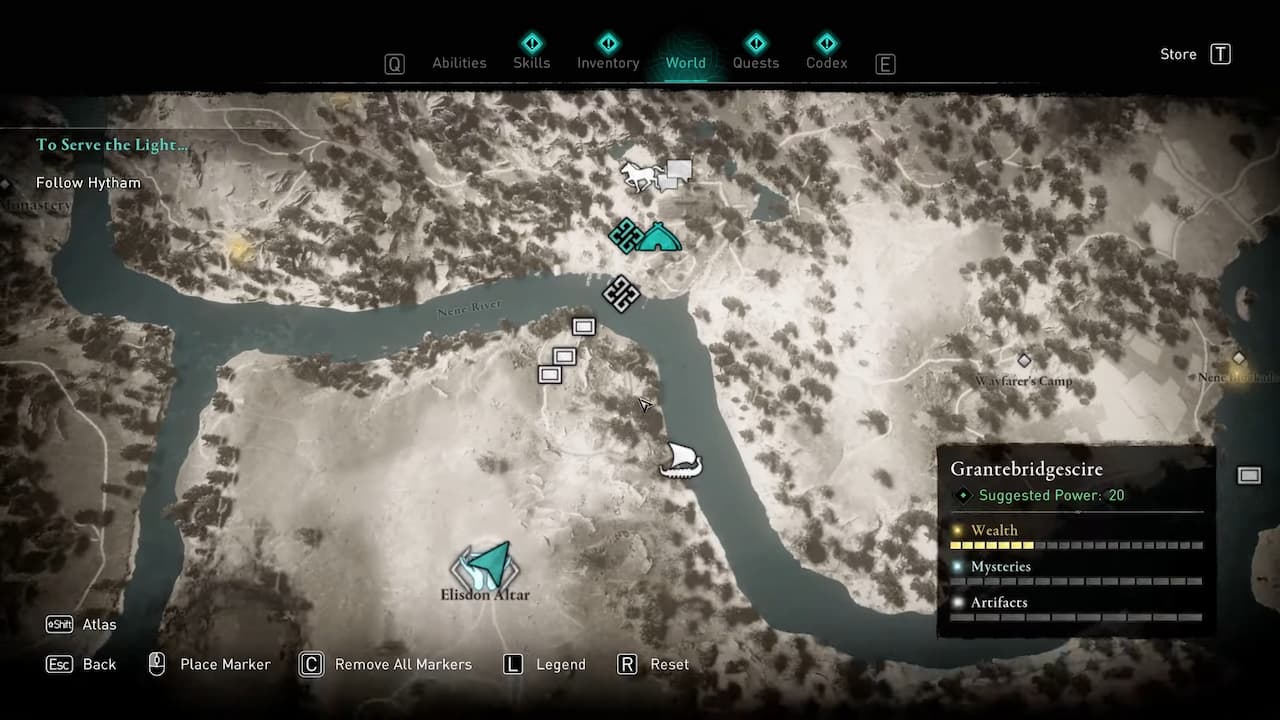Viewport: 1280px width, 720px height.
Task: Open the map Legend
Action: (x=560, y=664)
